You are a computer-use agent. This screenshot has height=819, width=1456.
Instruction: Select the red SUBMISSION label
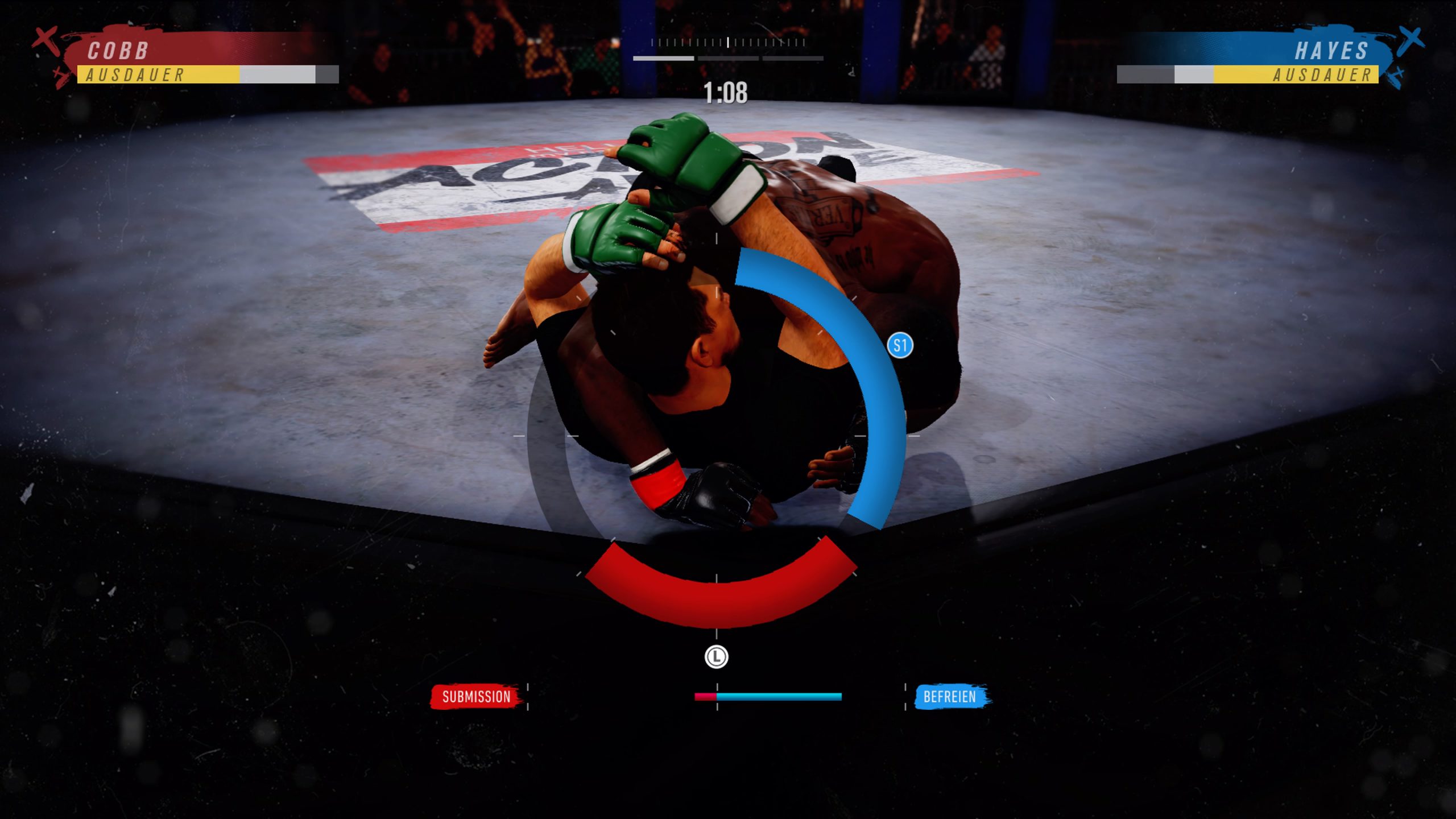(x=476, y=697)
